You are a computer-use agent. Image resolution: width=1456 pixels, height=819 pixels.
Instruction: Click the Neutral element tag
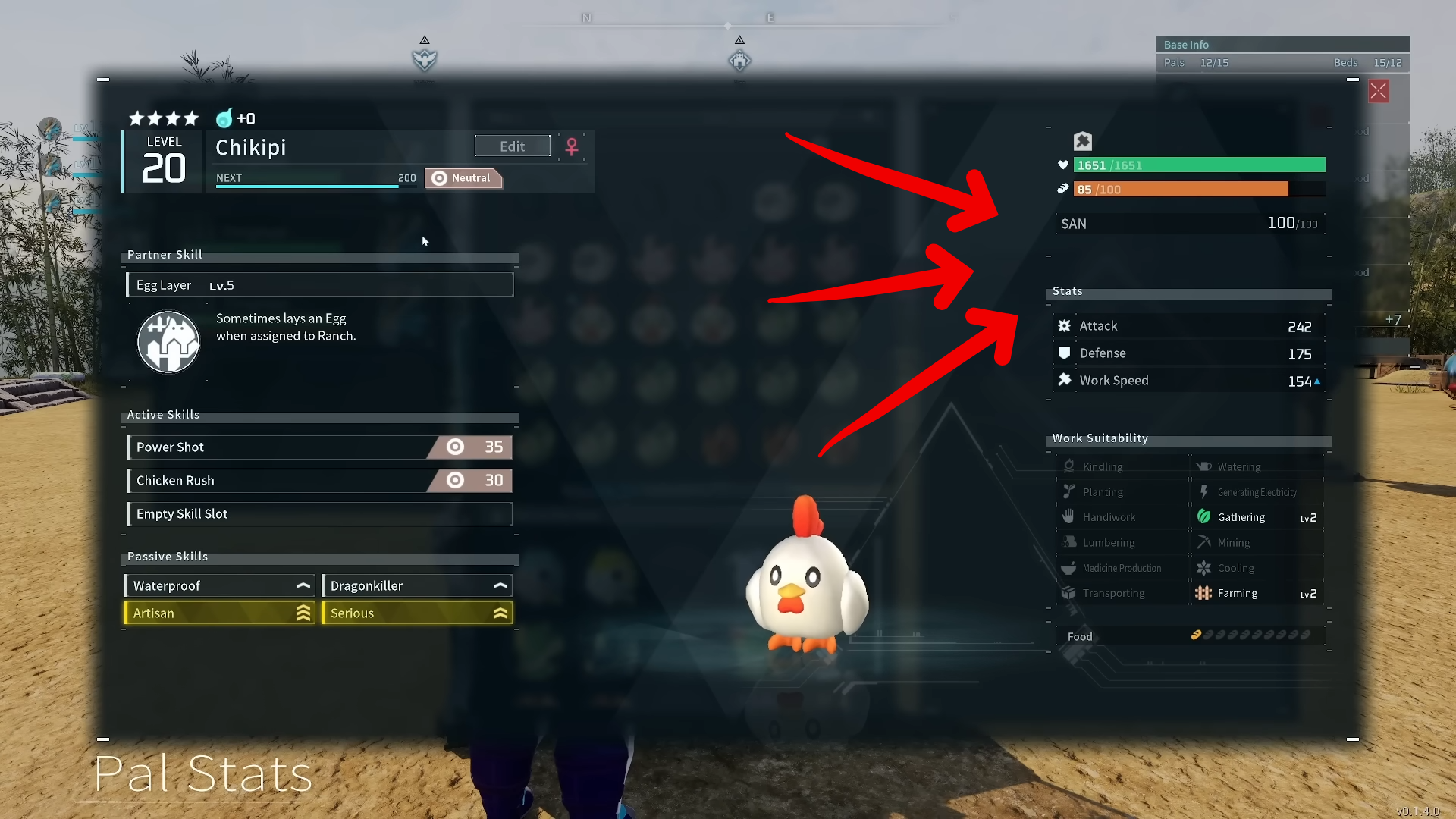coord(463,178)
